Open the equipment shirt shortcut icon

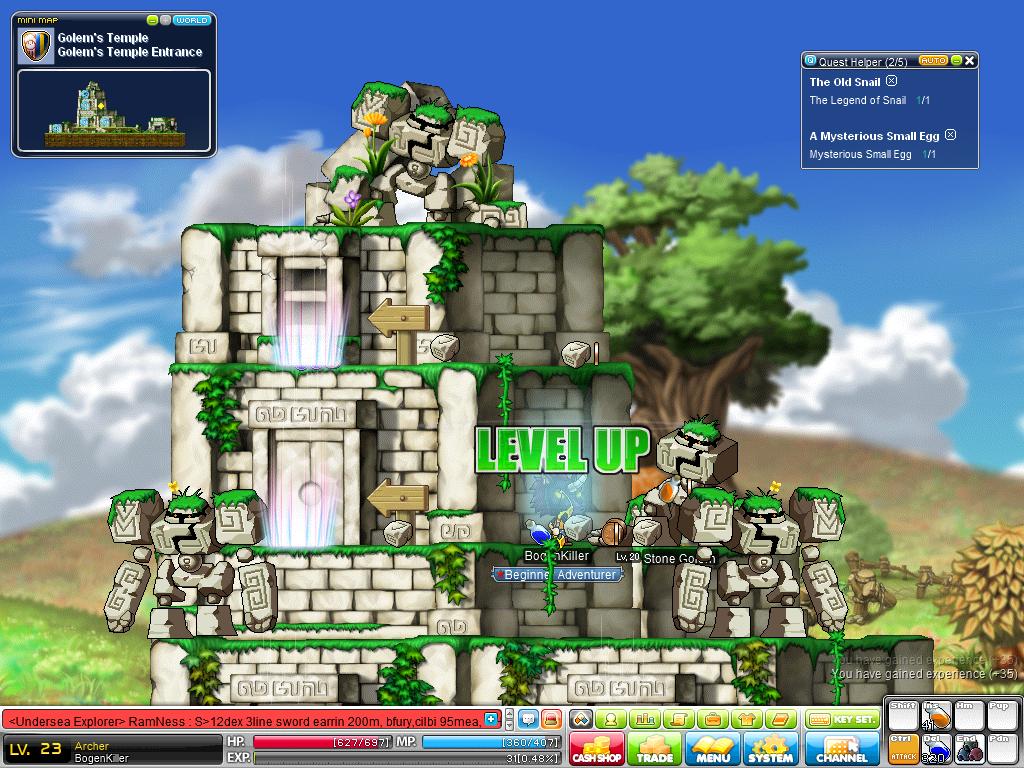746,719
